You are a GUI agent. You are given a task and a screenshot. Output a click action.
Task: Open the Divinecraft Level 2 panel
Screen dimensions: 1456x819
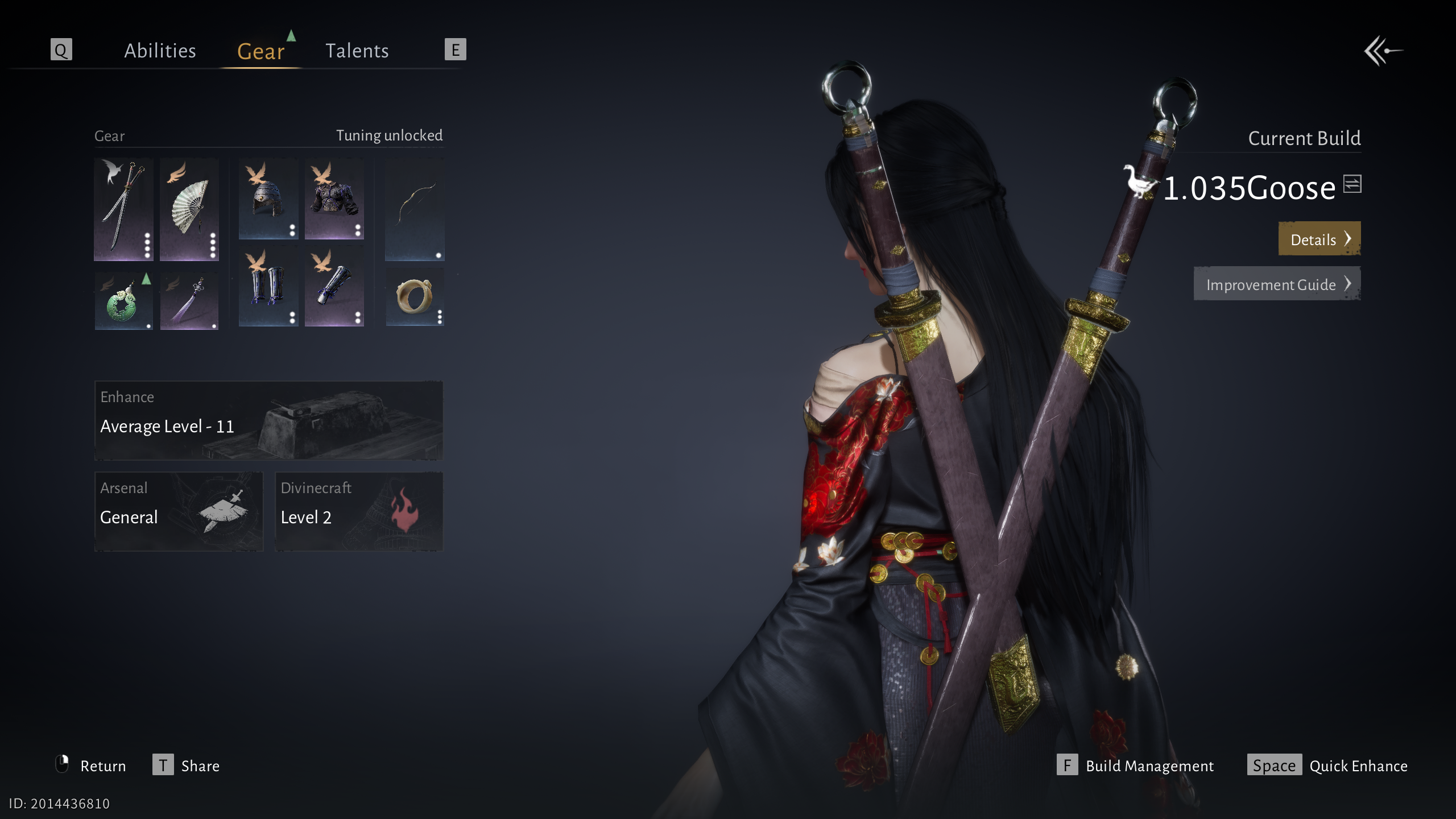[359, 511]
